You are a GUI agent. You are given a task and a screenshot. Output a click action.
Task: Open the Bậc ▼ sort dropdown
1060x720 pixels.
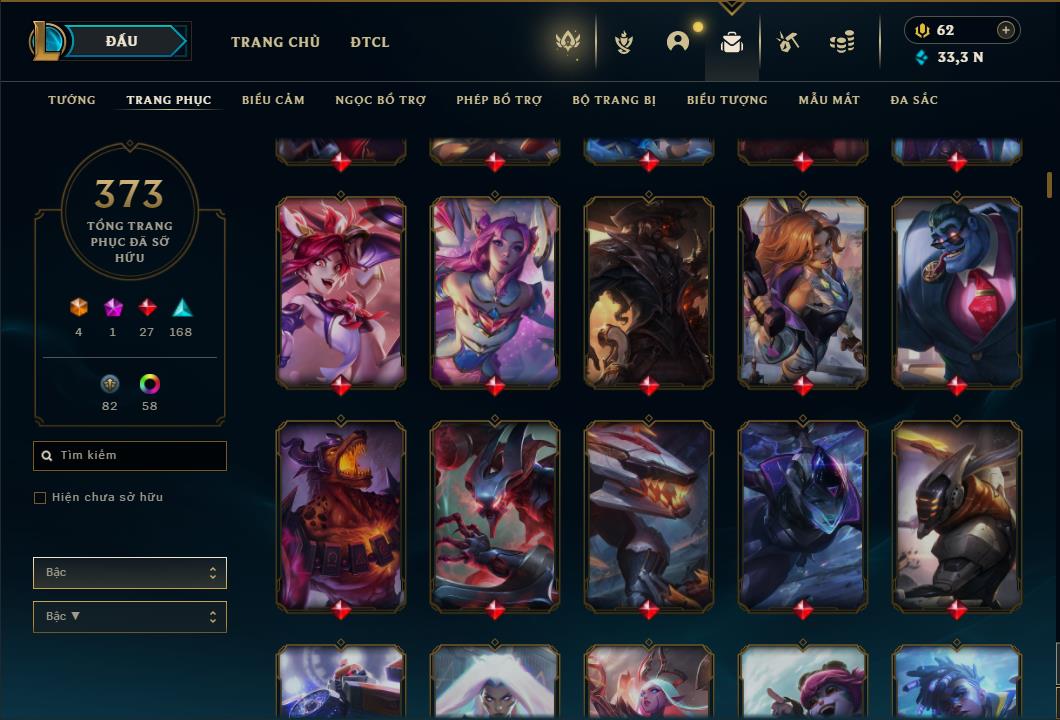(130, 617)
